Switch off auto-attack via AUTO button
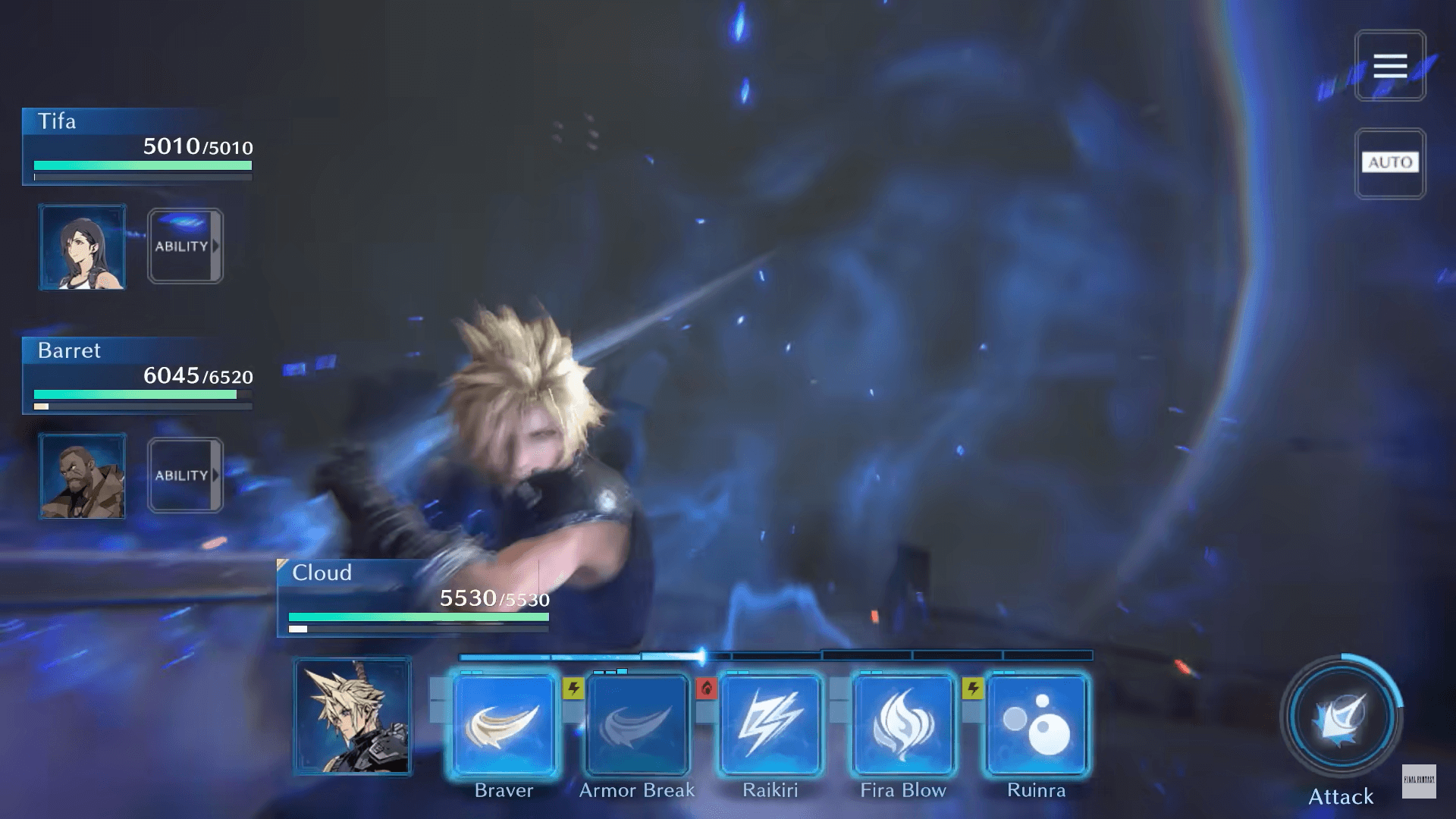The image size is (1456, 819). pos(1390,162)
